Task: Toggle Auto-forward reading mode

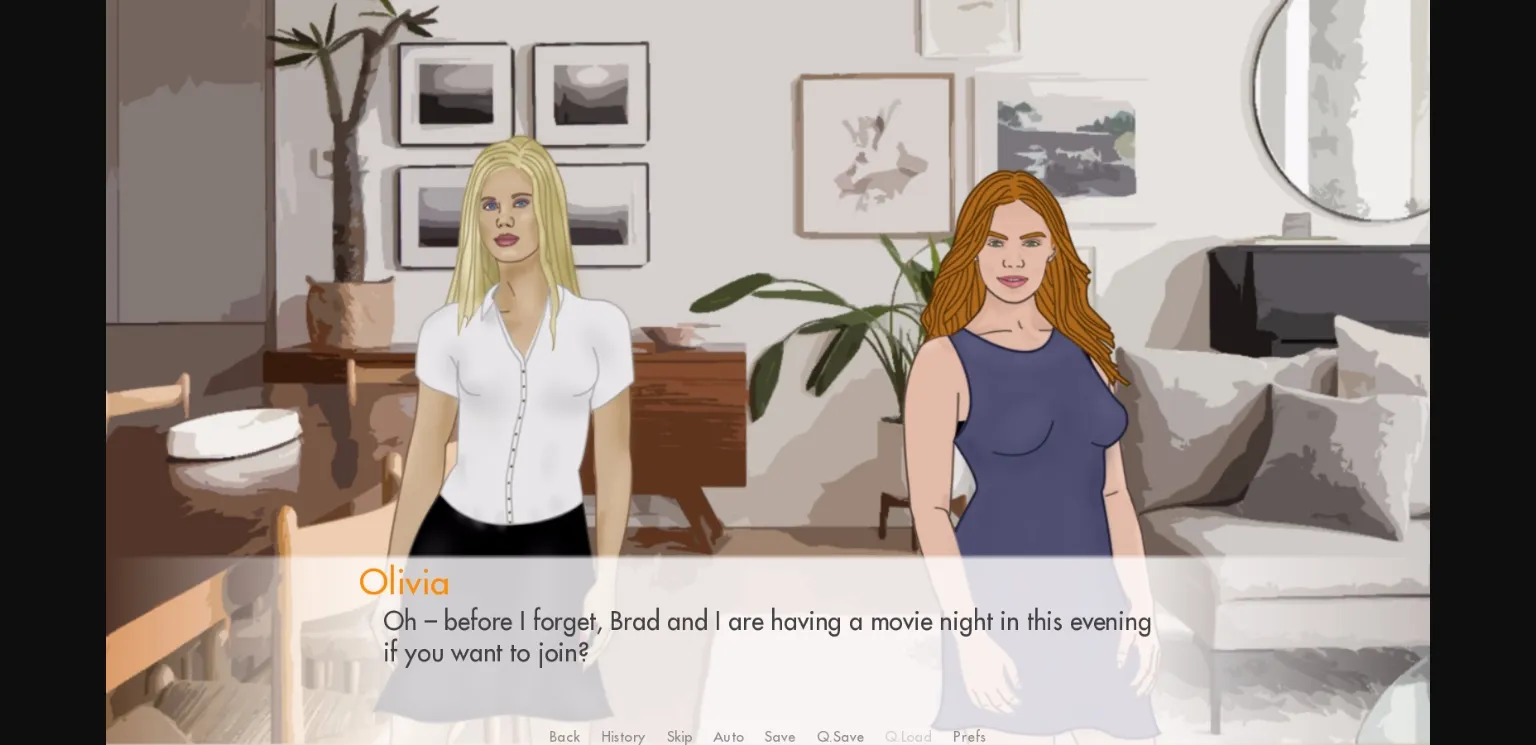Action: click(x=728, y=737)
